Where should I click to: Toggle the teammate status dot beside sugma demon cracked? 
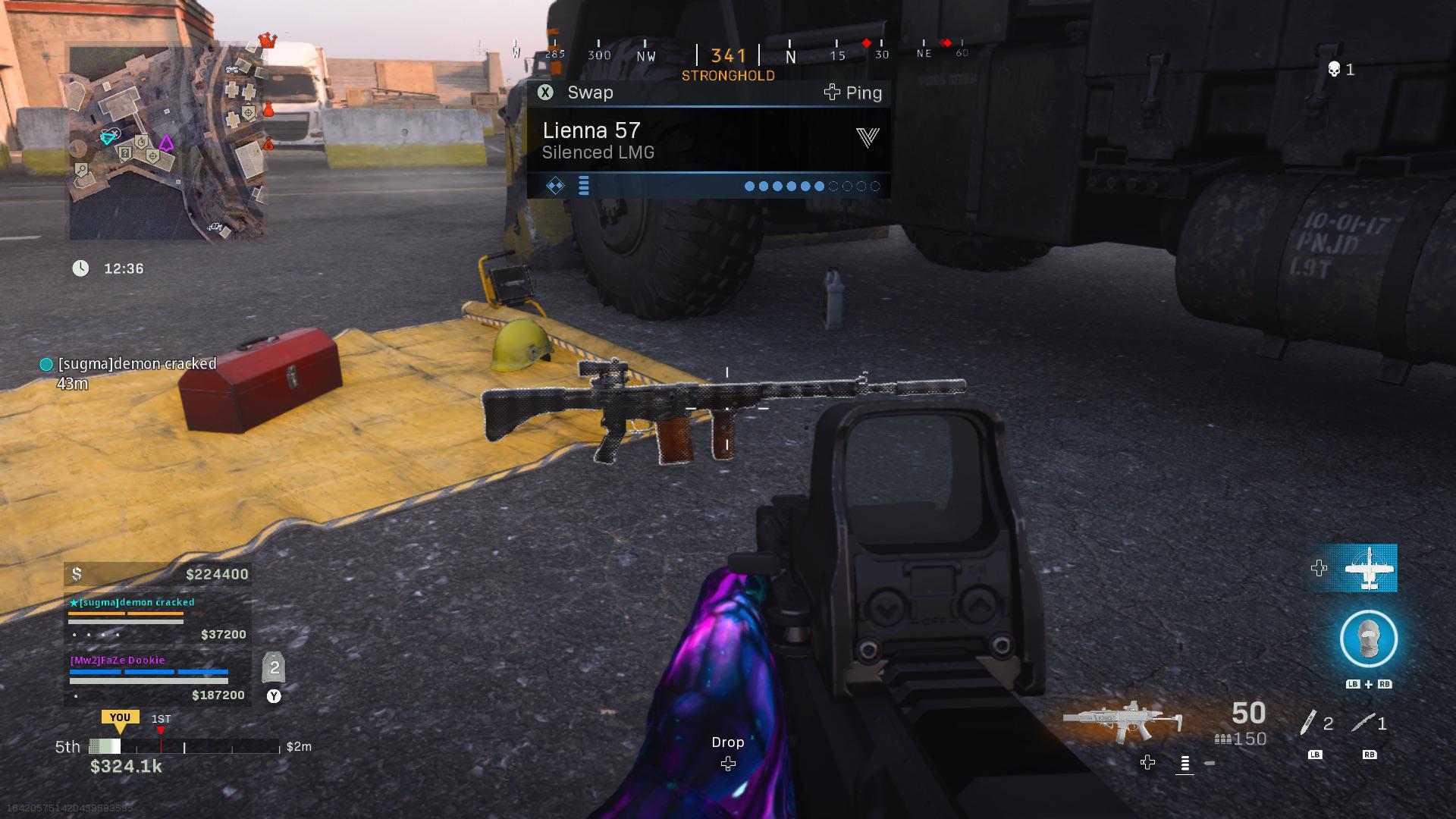coord(45,364)
